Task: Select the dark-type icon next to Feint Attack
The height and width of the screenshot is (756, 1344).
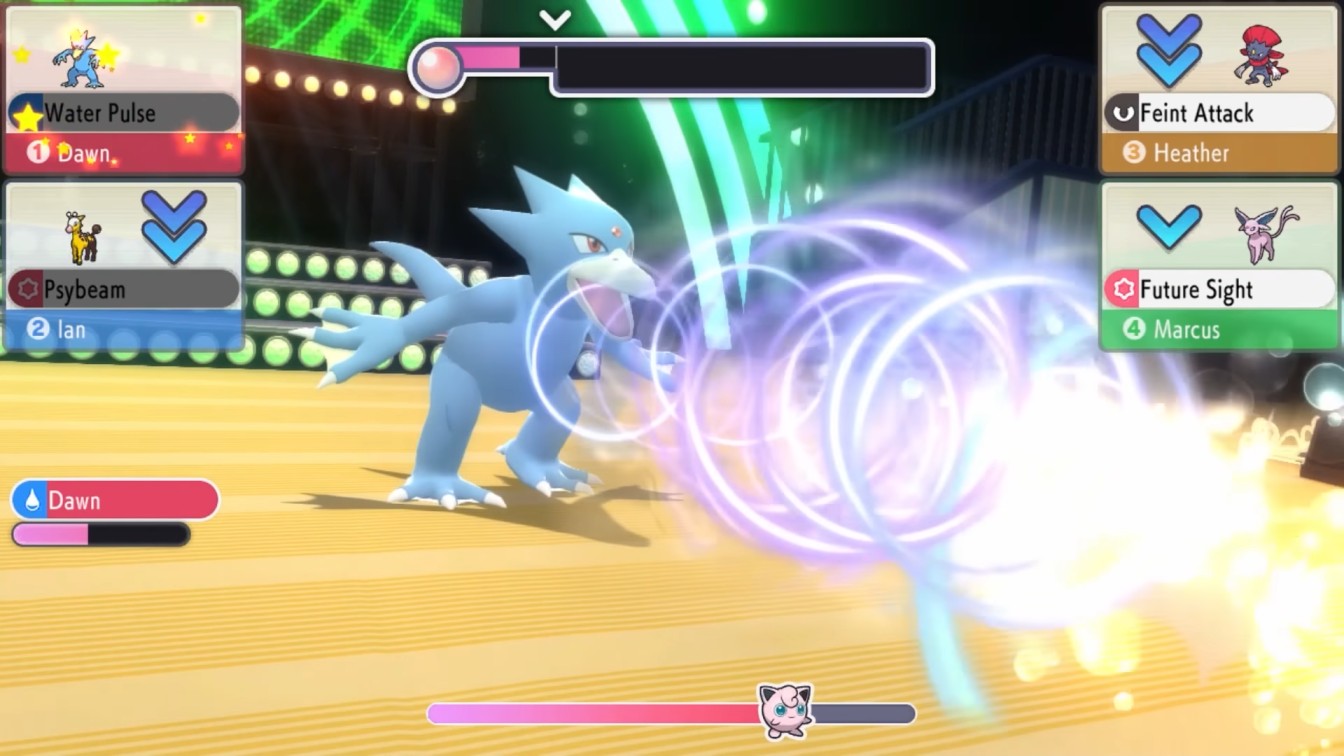Action: click(x=1125, y=112)
